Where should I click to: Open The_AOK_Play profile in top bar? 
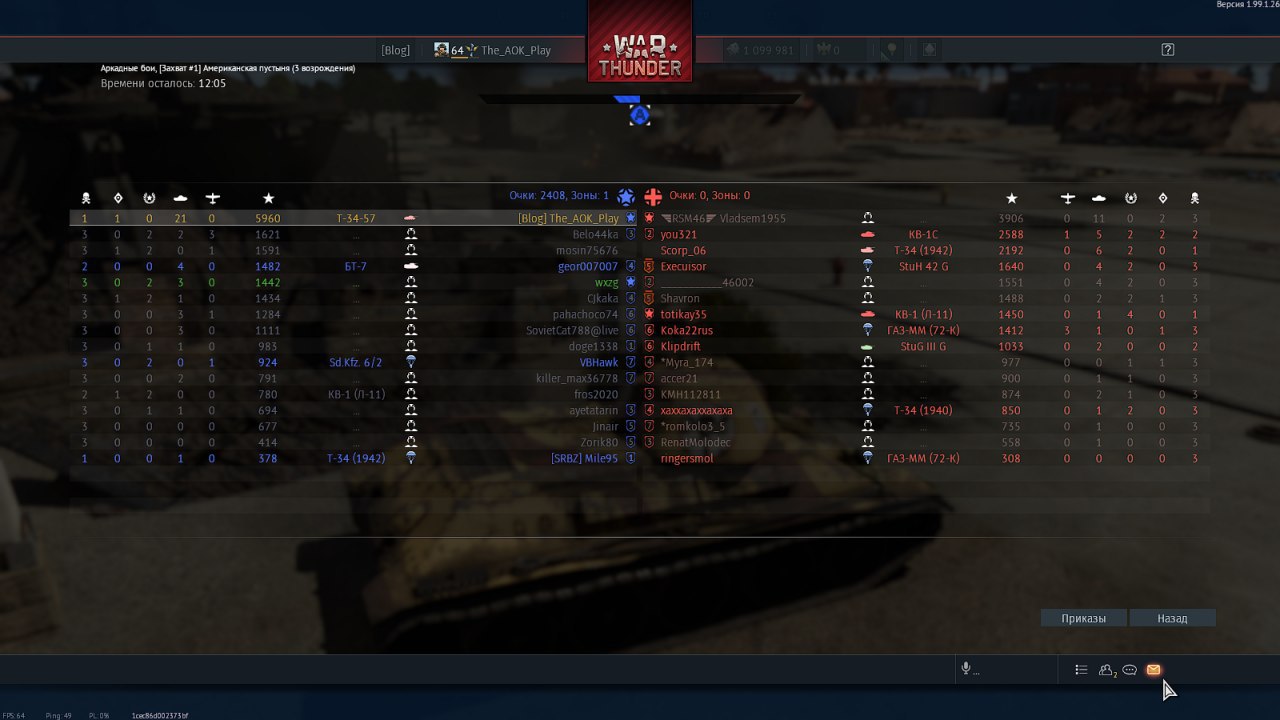(515, 50)
